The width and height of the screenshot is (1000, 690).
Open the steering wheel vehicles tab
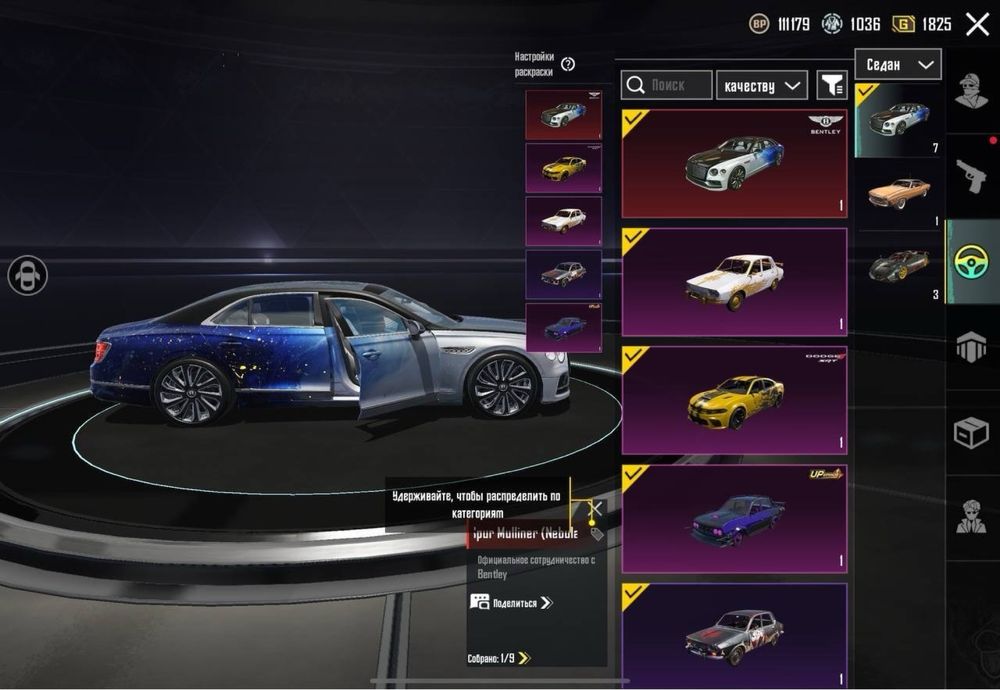tap(971, 262)
